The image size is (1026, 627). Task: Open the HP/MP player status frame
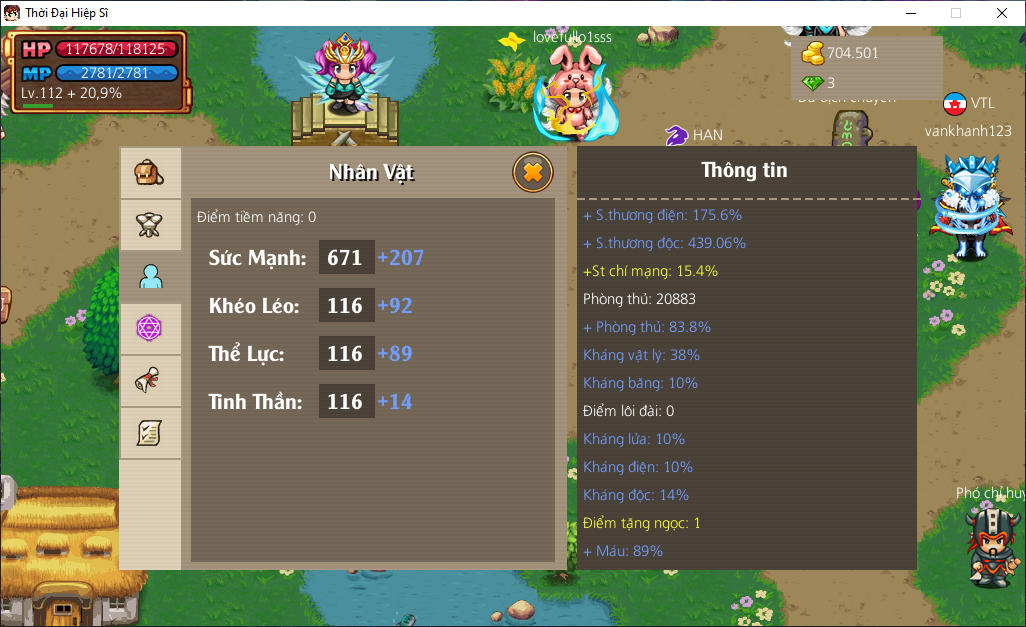(98, 71)
